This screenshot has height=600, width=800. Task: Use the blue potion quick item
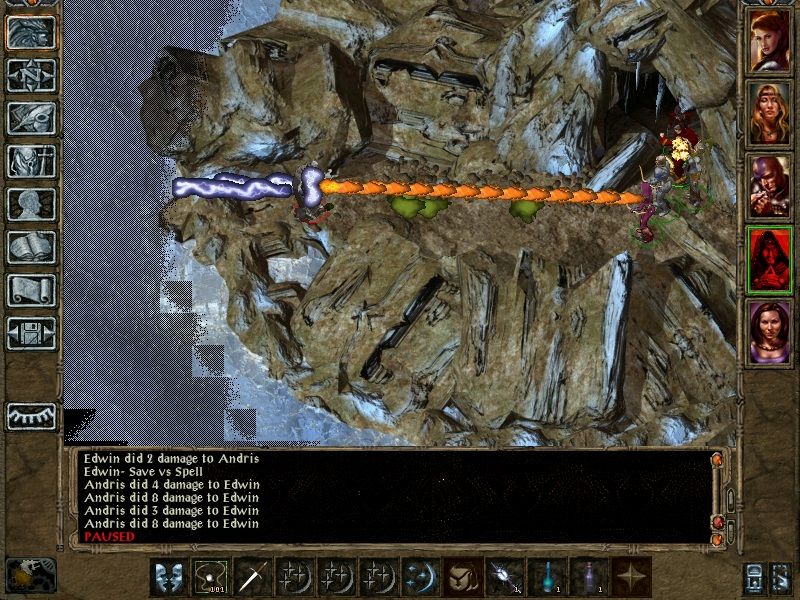(548, 578)
